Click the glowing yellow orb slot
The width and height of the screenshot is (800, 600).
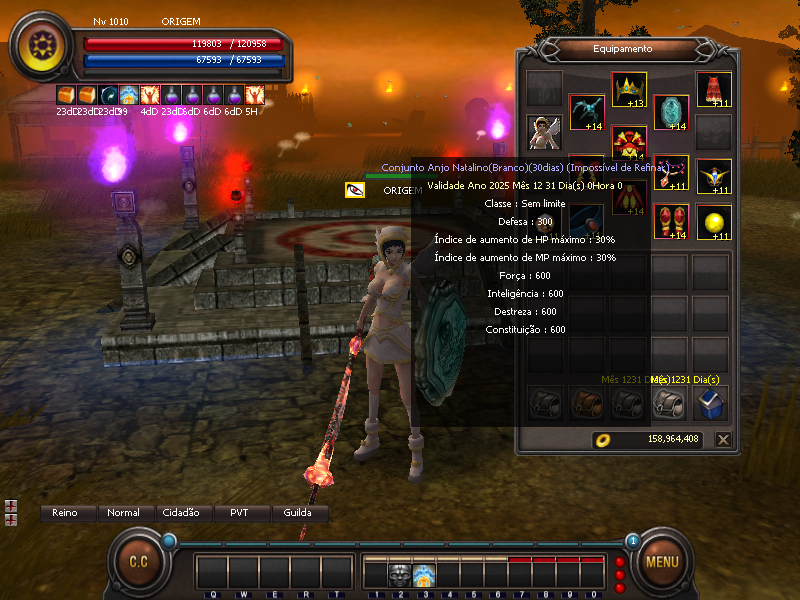(x=714, y=221)
